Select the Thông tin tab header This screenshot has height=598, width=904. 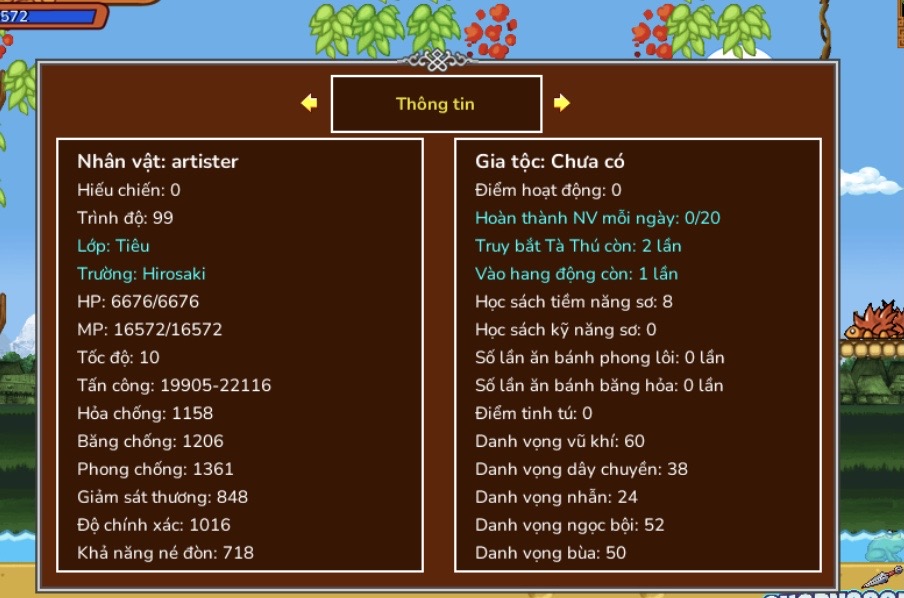point(436,104)
